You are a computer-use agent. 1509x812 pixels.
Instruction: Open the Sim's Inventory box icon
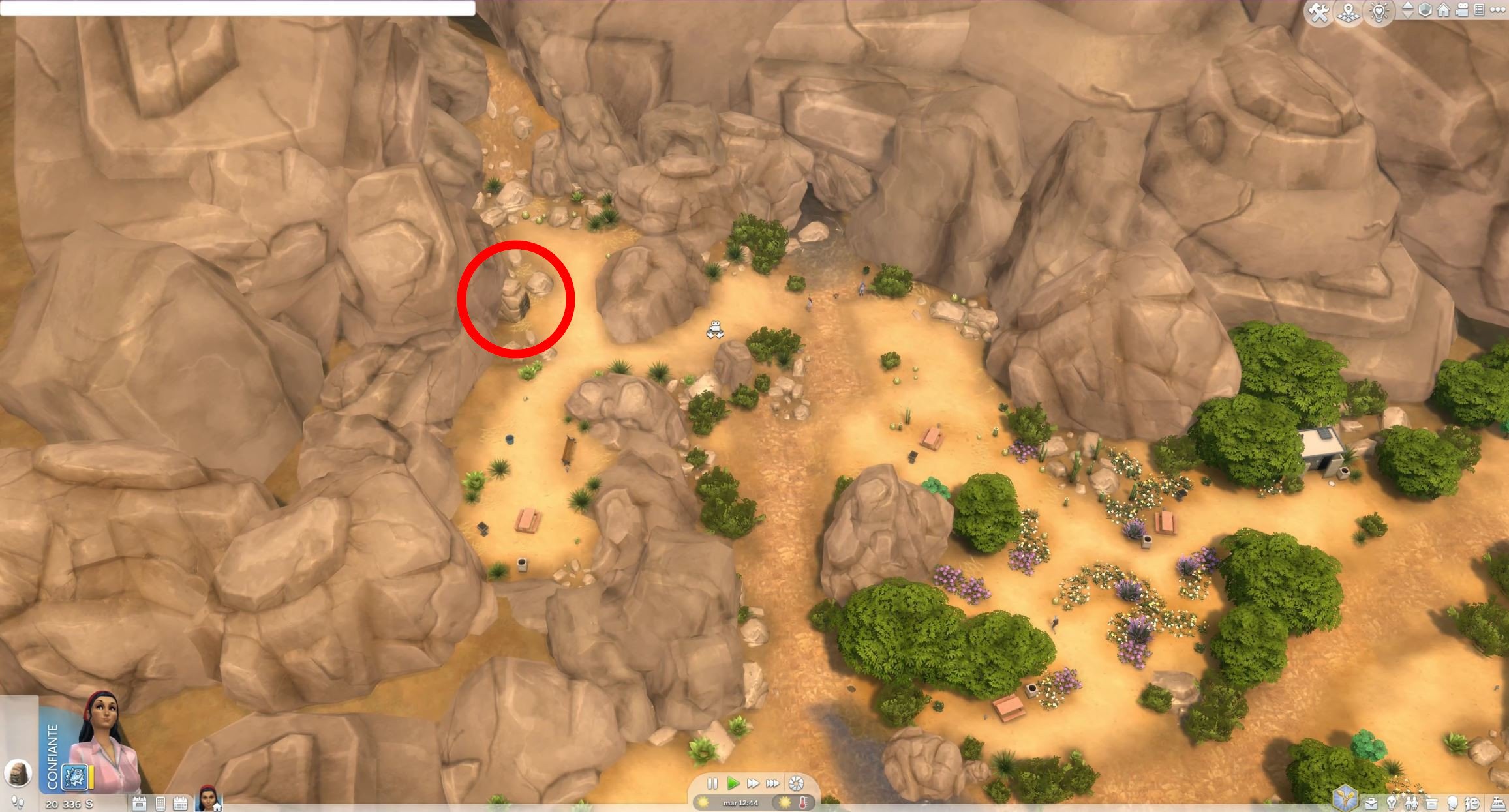click(1431, 804)
